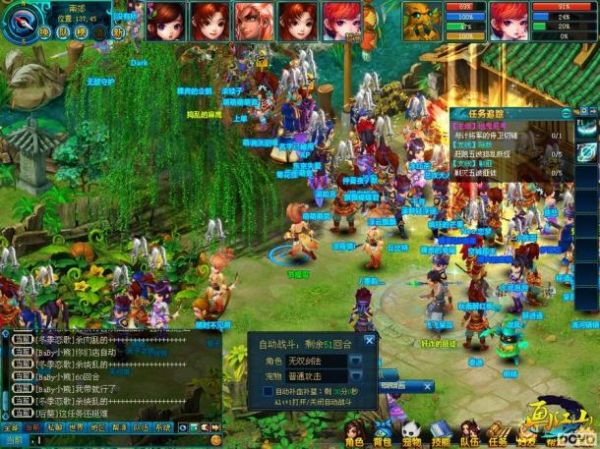Select the golden pet portrait

click(x=422, y=20)
